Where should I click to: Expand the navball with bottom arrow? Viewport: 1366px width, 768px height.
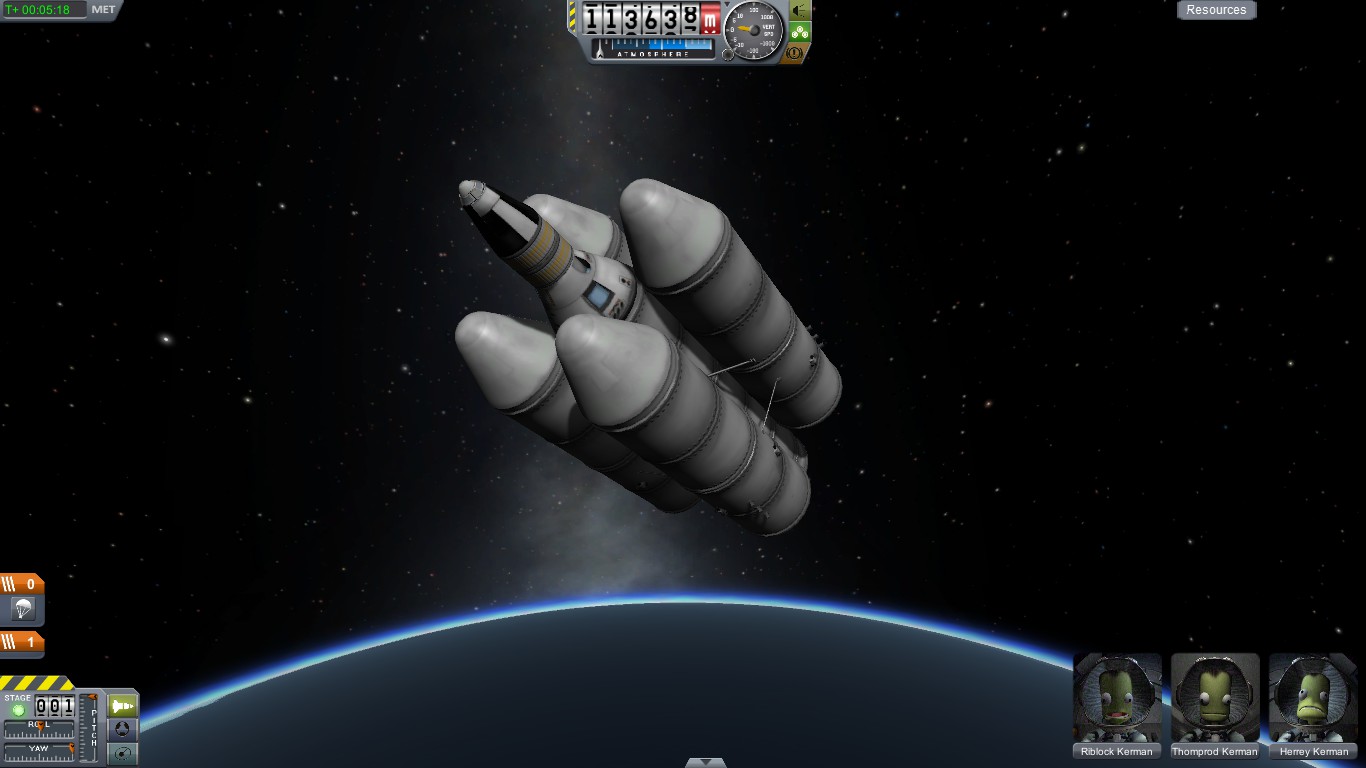706,762
